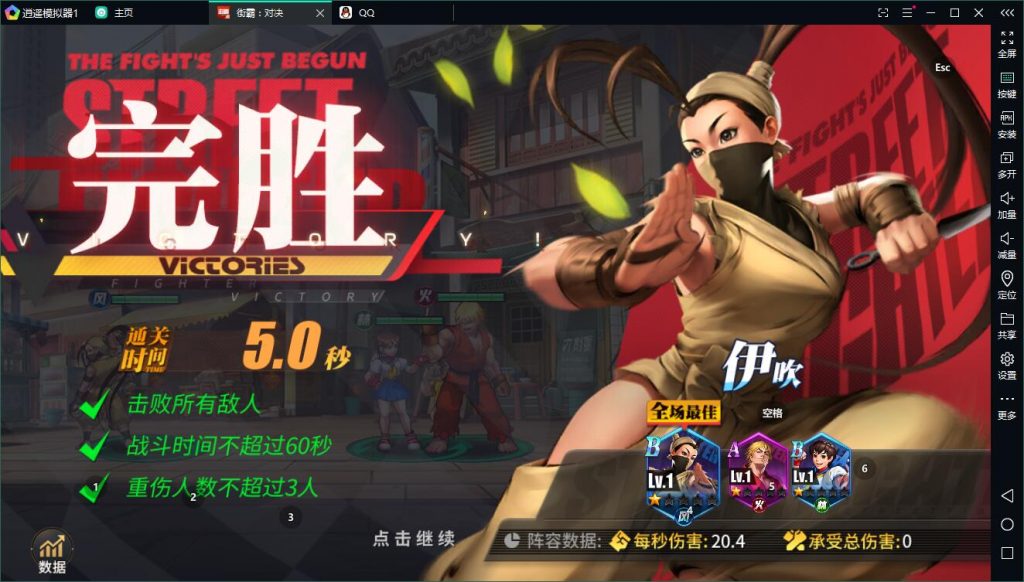Image resolution: width=1024 pixels, height=582 pixels.
Task: Open the emulator 设置 settings
Action: [x=1007, y=364]
